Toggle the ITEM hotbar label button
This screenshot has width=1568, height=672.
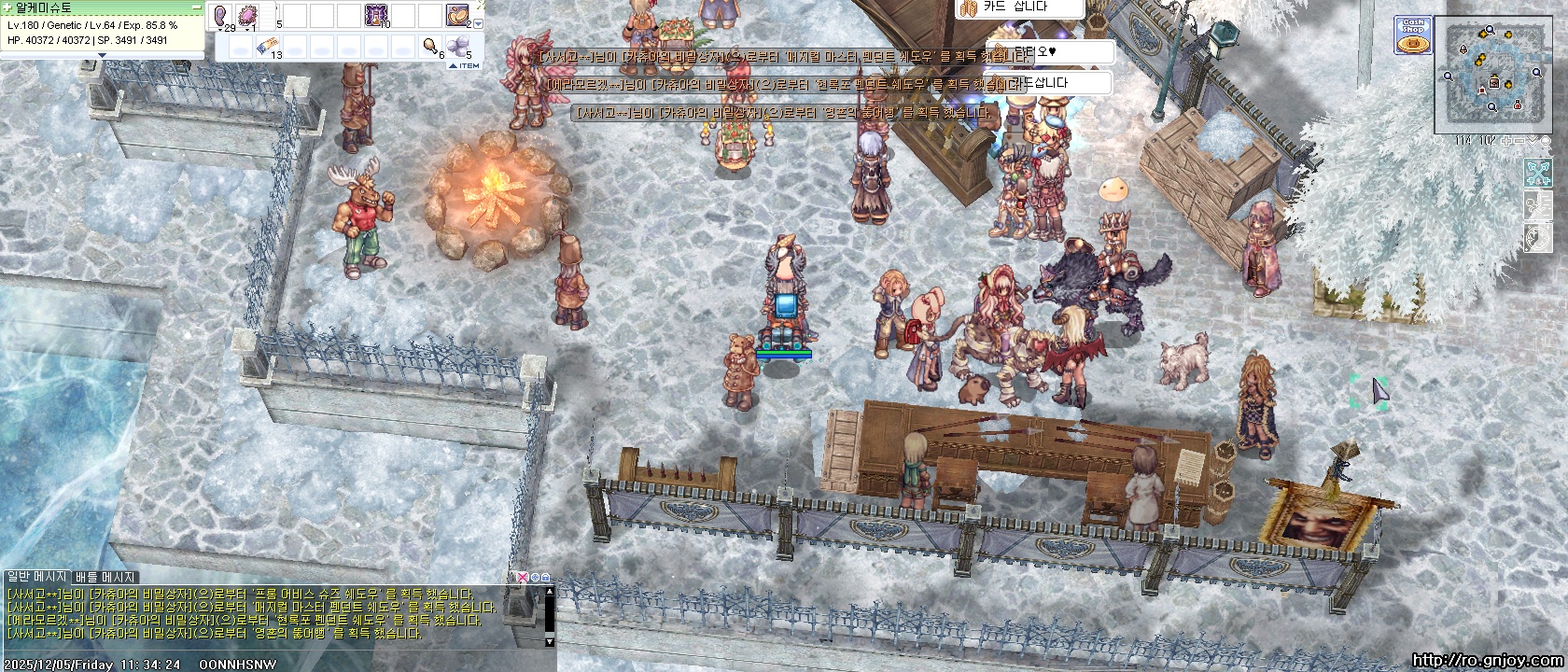tap(465, 65)
